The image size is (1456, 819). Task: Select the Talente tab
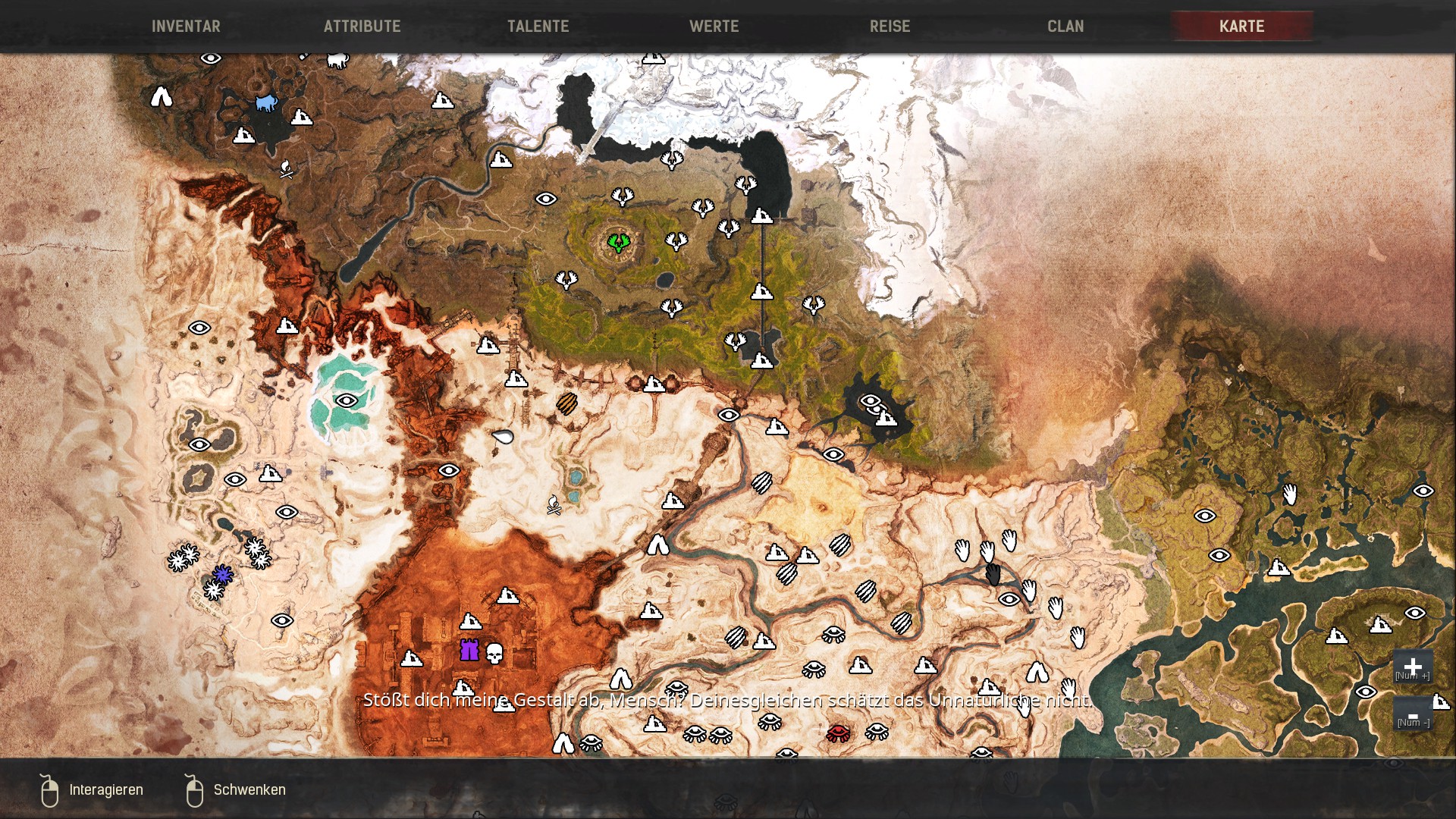click(x=538, y=27)
